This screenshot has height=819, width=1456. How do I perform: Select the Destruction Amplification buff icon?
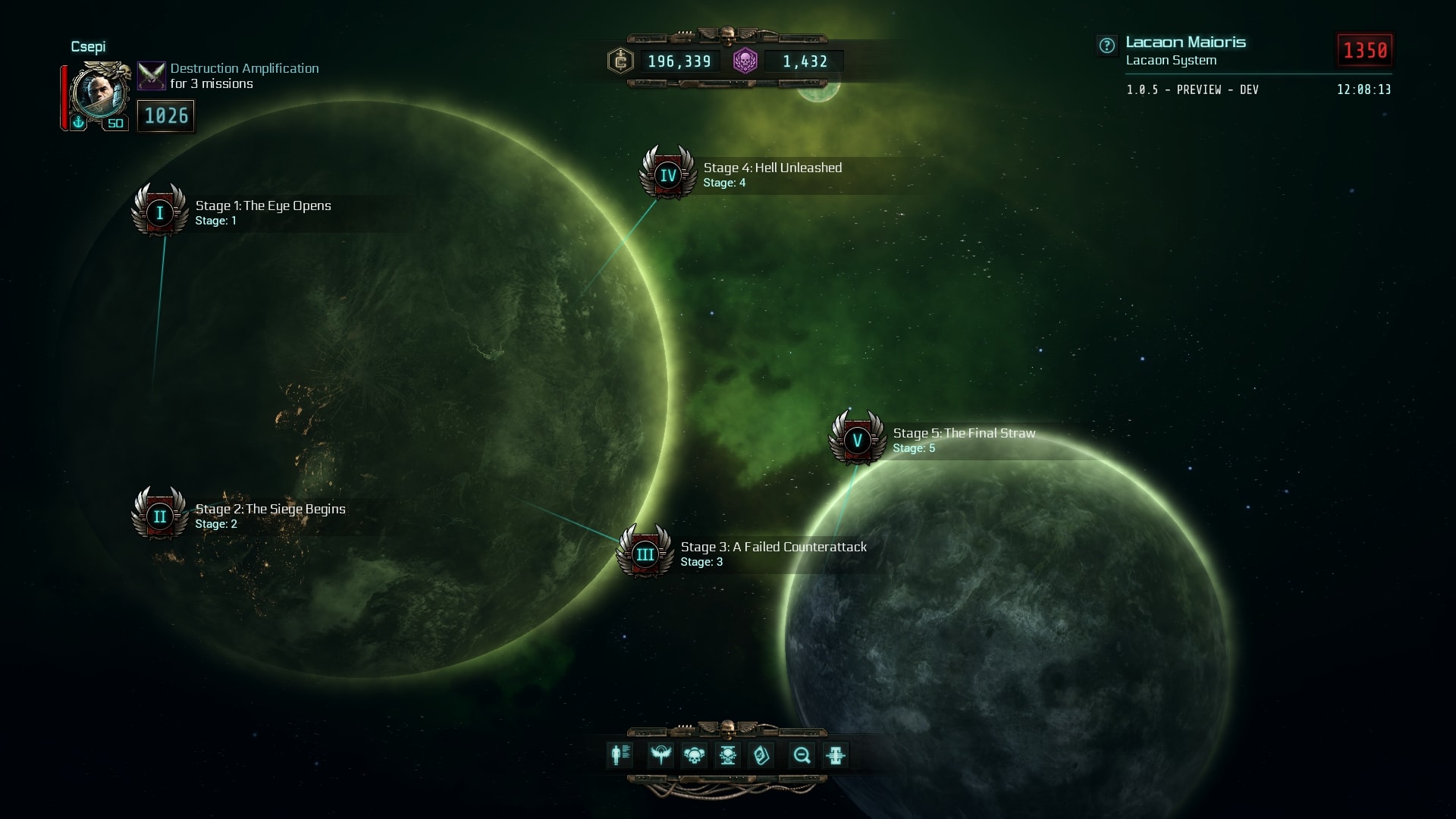coord(151,75)
